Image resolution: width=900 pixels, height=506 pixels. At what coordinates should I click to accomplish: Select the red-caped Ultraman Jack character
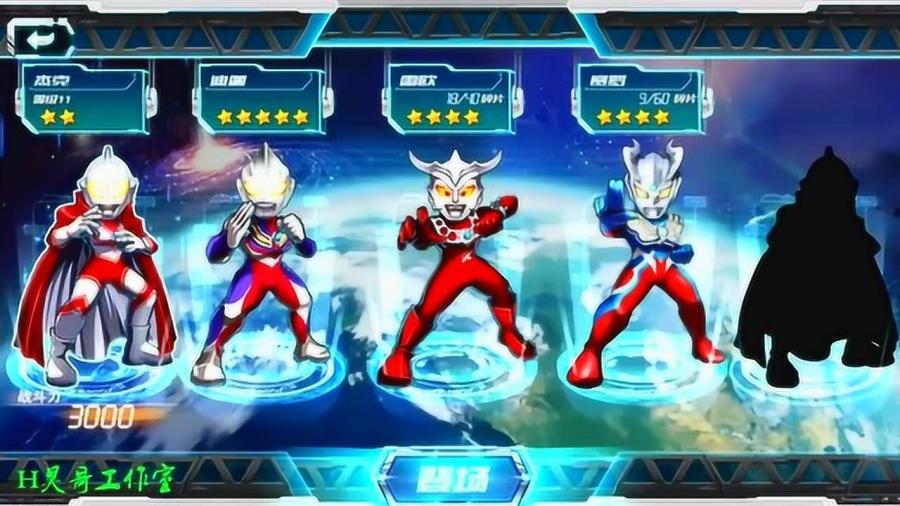click(96, 265)
